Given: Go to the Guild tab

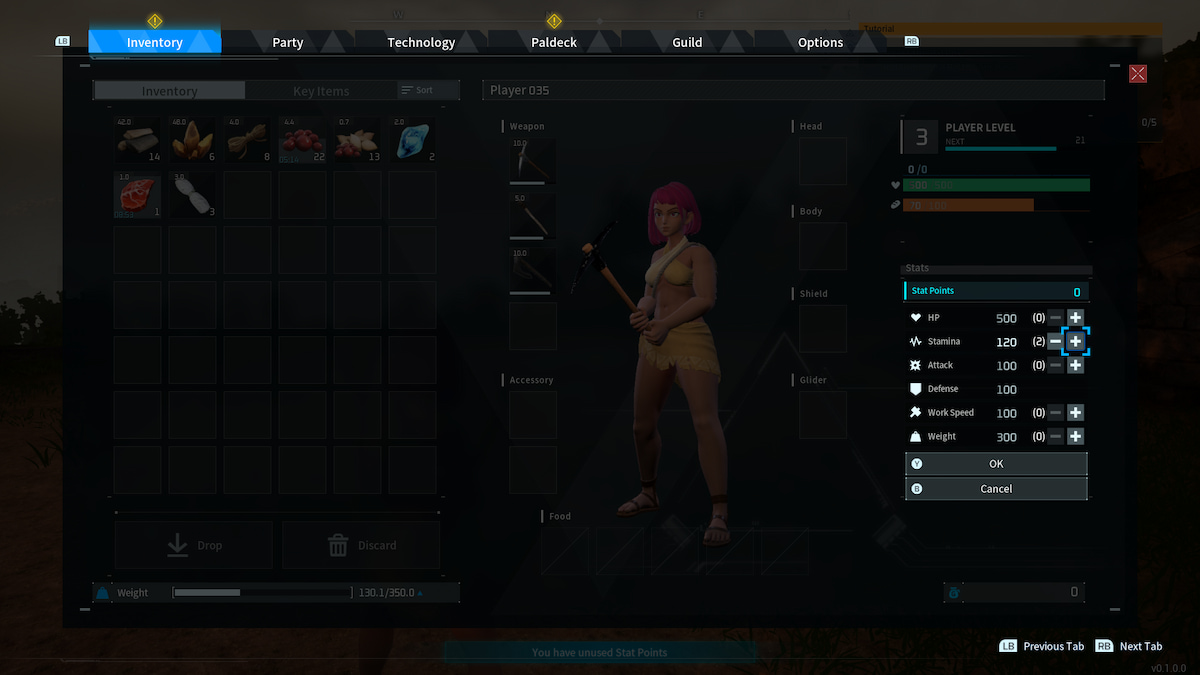Looking at the screenshot, I should (x=687, y=43).
